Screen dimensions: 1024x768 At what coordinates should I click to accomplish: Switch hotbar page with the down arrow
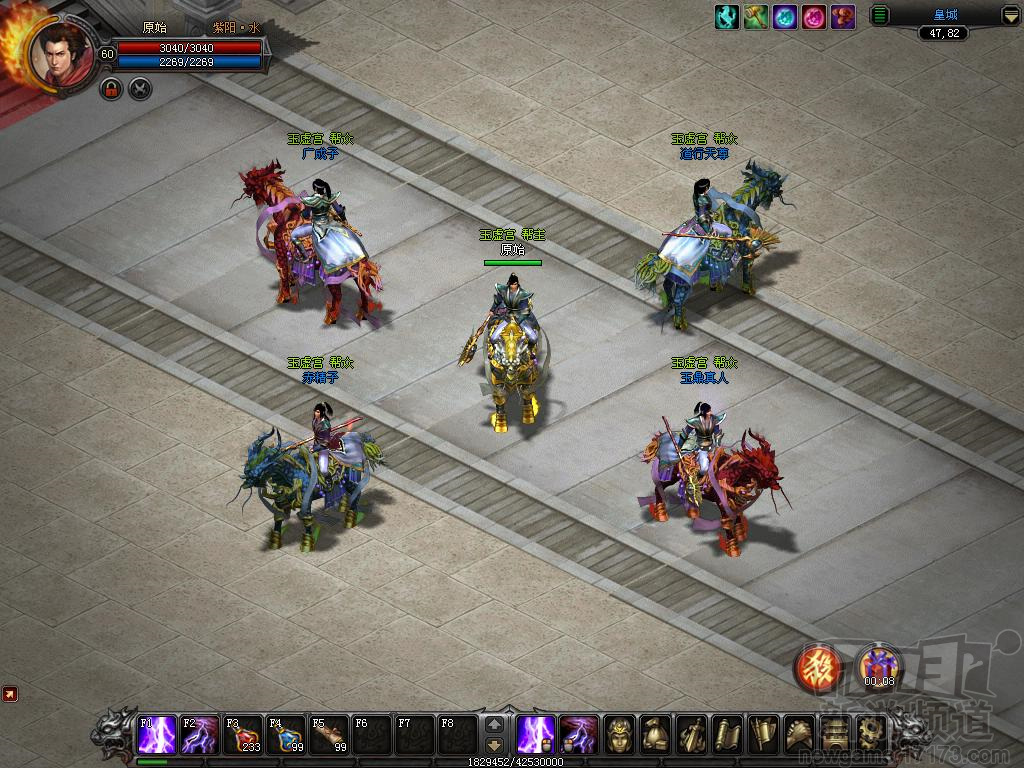pyautogui.click(x=494, y=745)
